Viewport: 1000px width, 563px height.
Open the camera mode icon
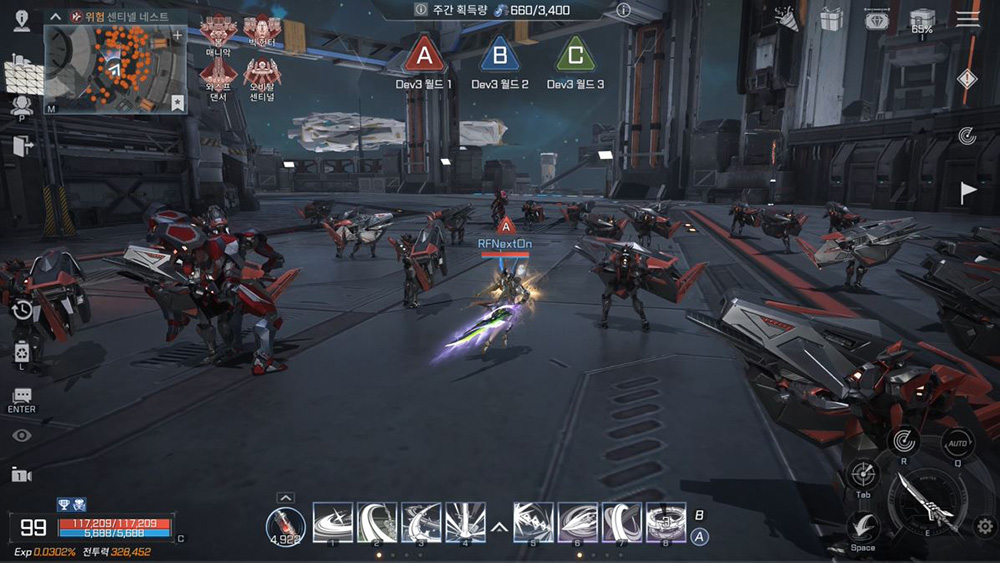[x=21, y=475]
